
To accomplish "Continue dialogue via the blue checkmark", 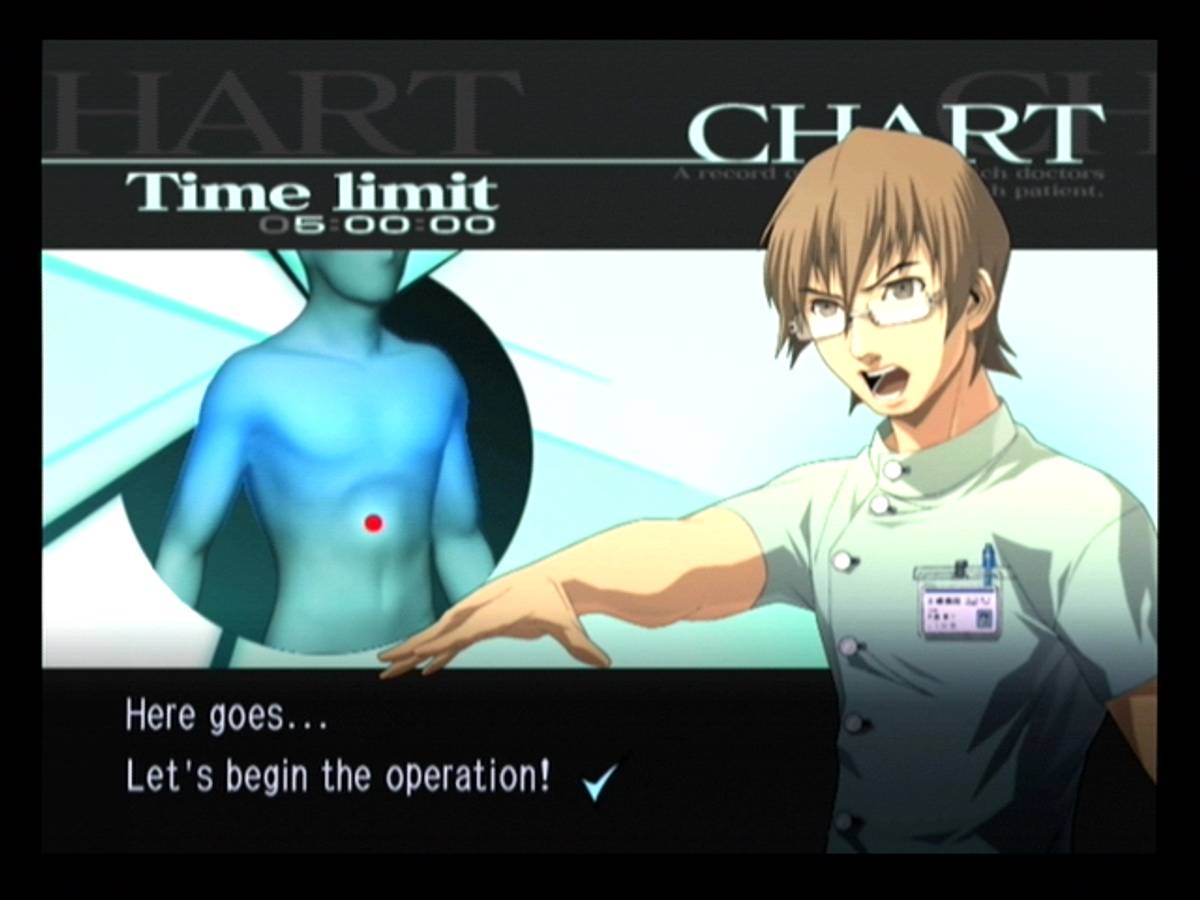I will [x=600, y=779].
